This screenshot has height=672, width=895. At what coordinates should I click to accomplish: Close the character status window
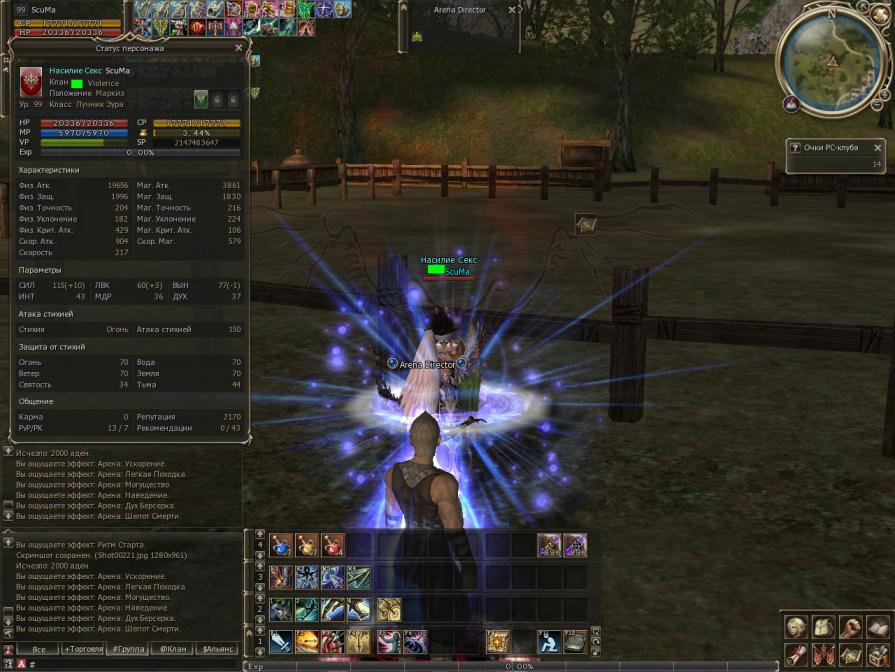tap(238, 47)
